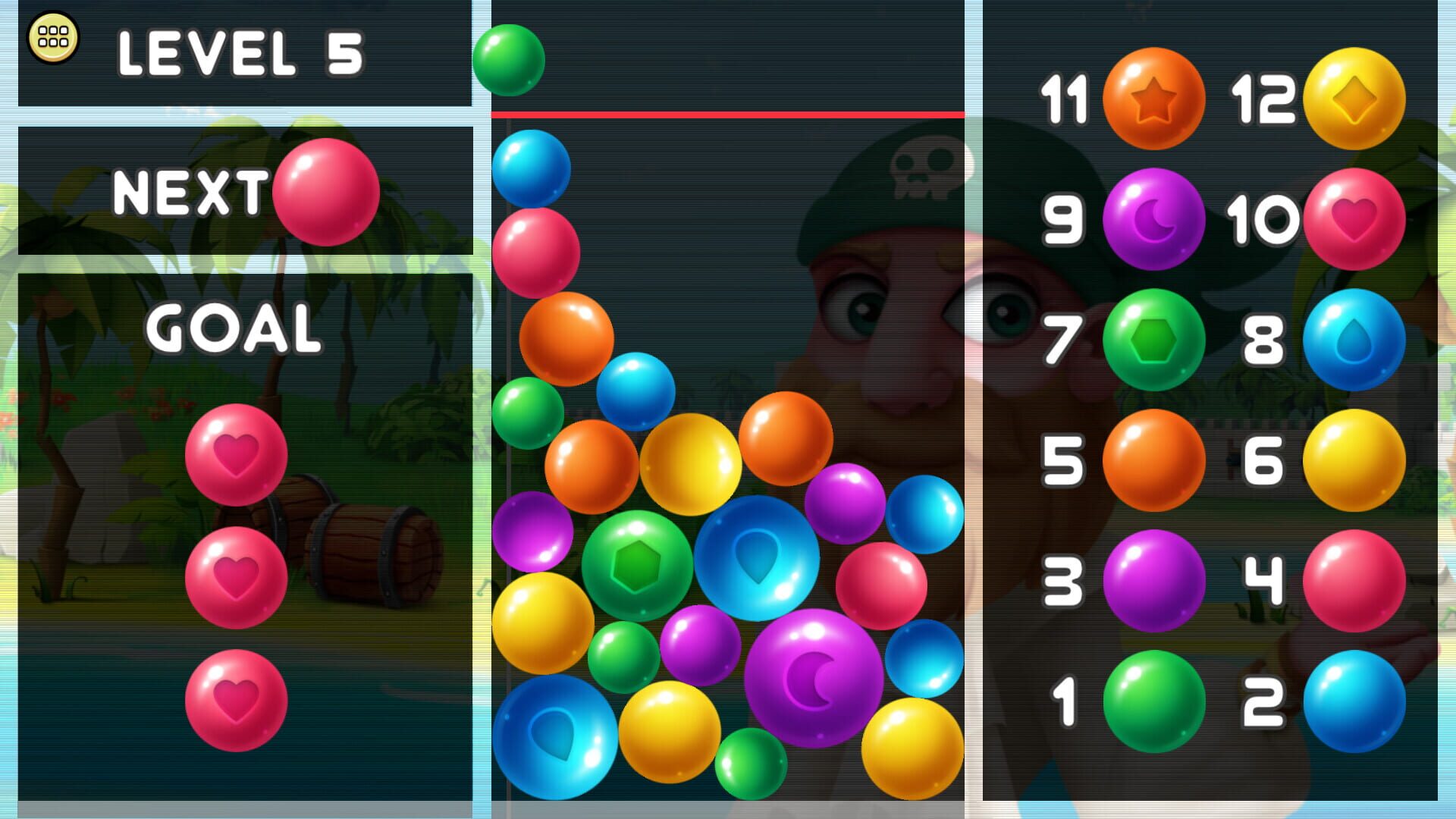Image resolution: width=1456 pixels, height=819 pixels.
Task: Select the purple bubble numbered 3
Action: [x=1153, y=580]
